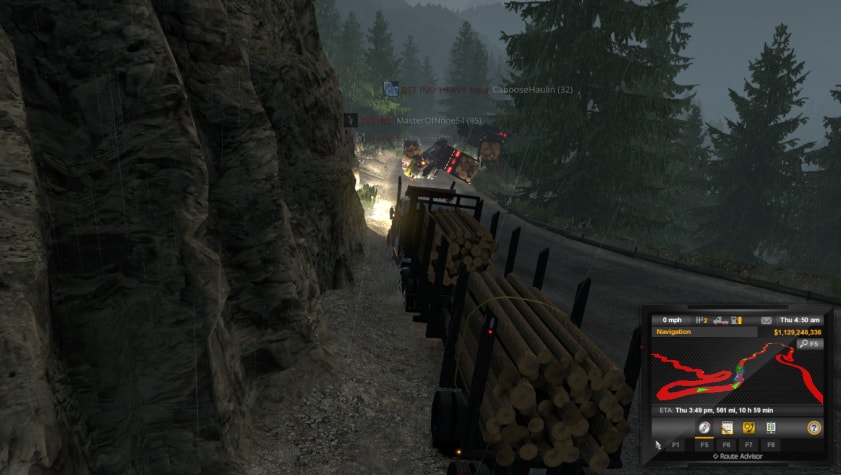Open the Route Advisor help question mark
This screenshot has width=841, height=475.
click(x=814, y=427)
